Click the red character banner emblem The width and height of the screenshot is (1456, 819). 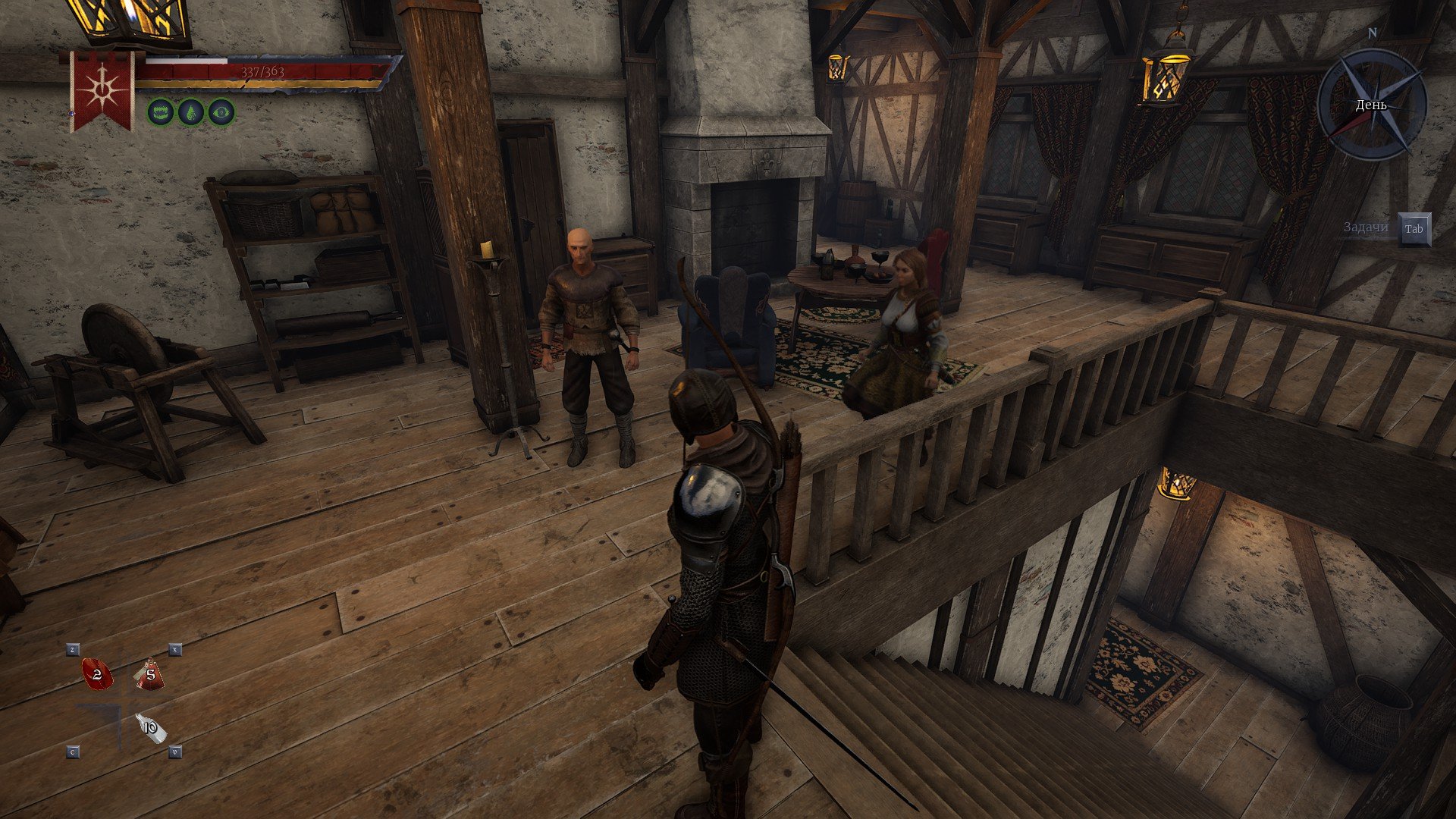point(102,91)
